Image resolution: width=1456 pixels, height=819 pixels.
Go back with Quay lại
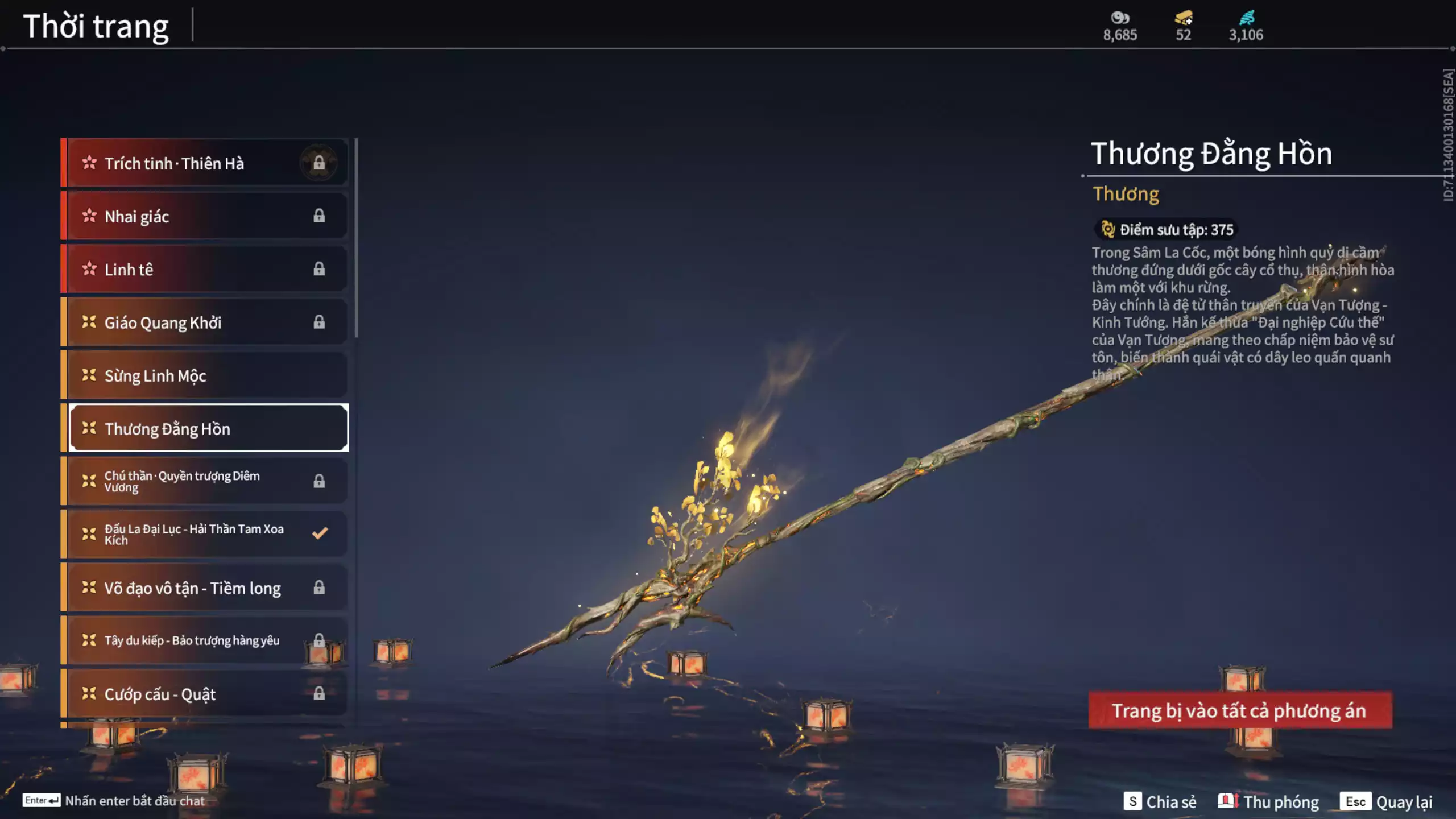(1387, 802)
